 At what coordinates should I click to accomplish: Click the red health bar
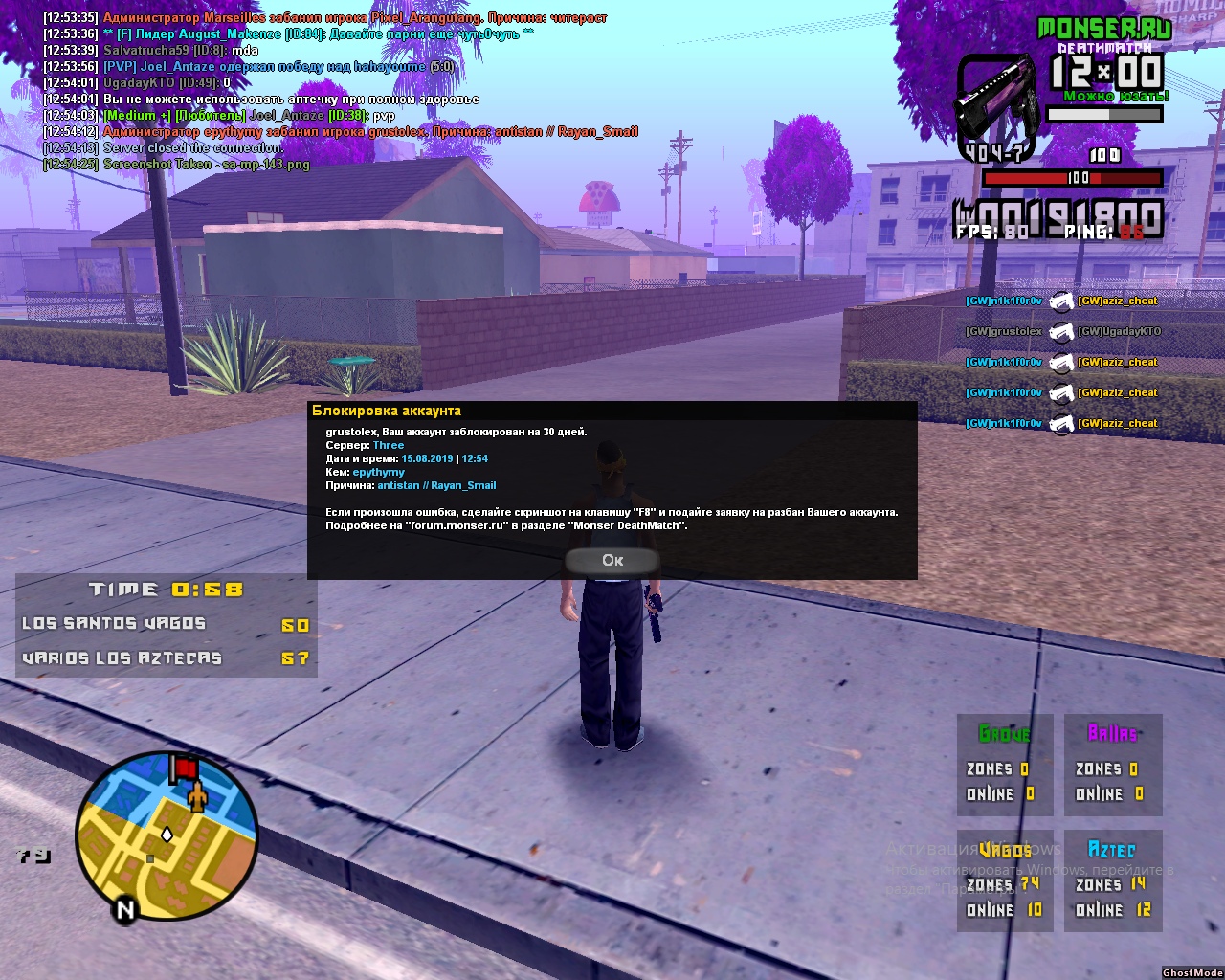pos(1074,177)
